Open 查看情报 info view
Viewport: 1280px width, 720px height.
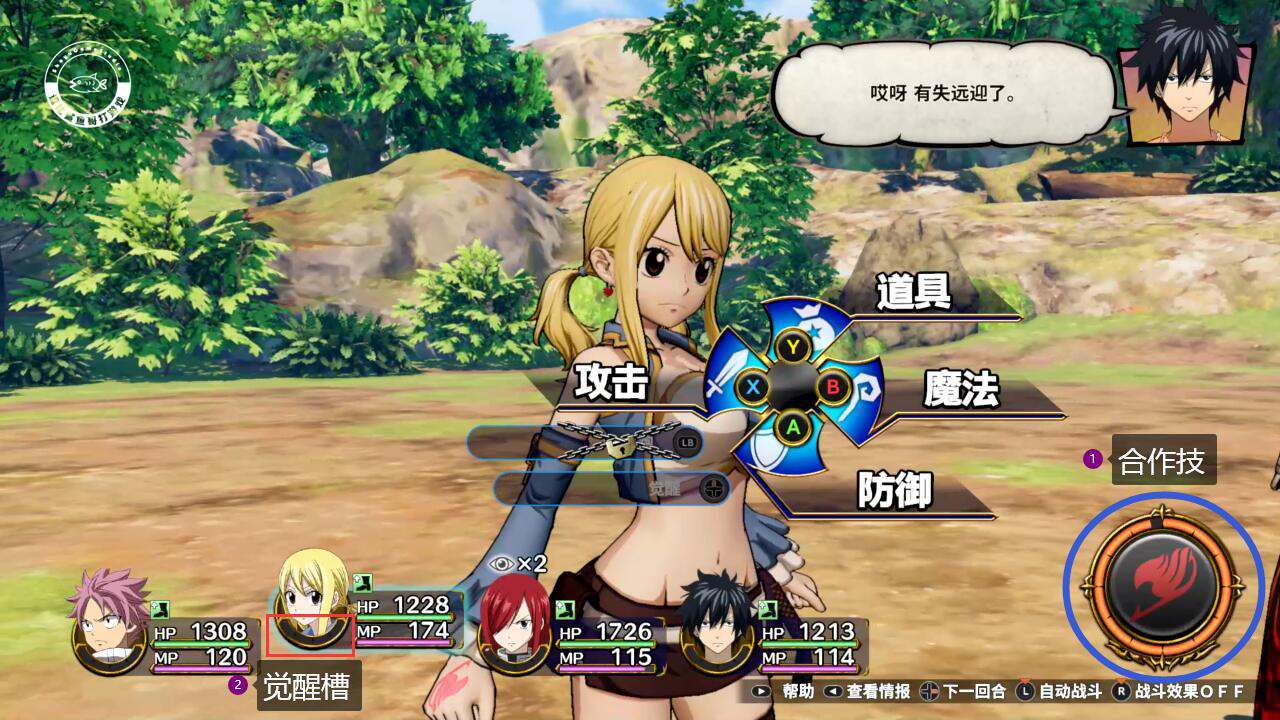tap(868, 691)
